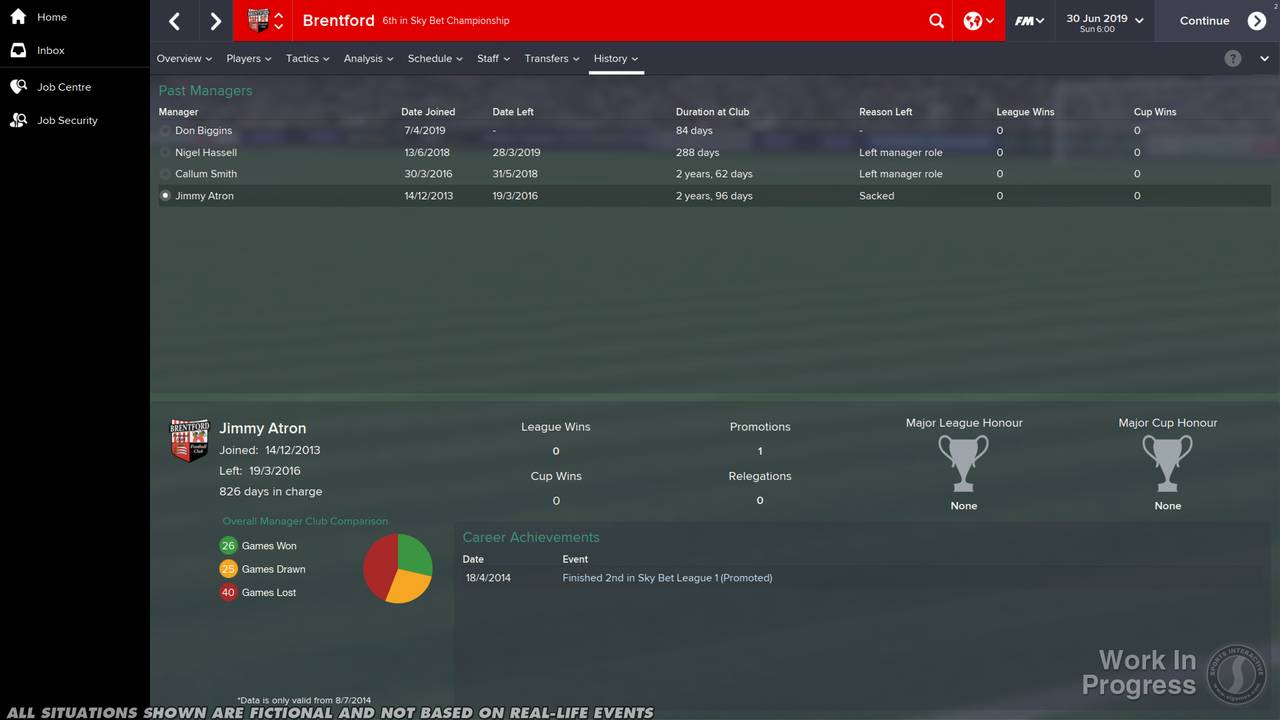The width and height of the screenshot is (1280, 720).
Task: Select the Sky Bet League 1 promotion achievement
Action: (667, 577)
